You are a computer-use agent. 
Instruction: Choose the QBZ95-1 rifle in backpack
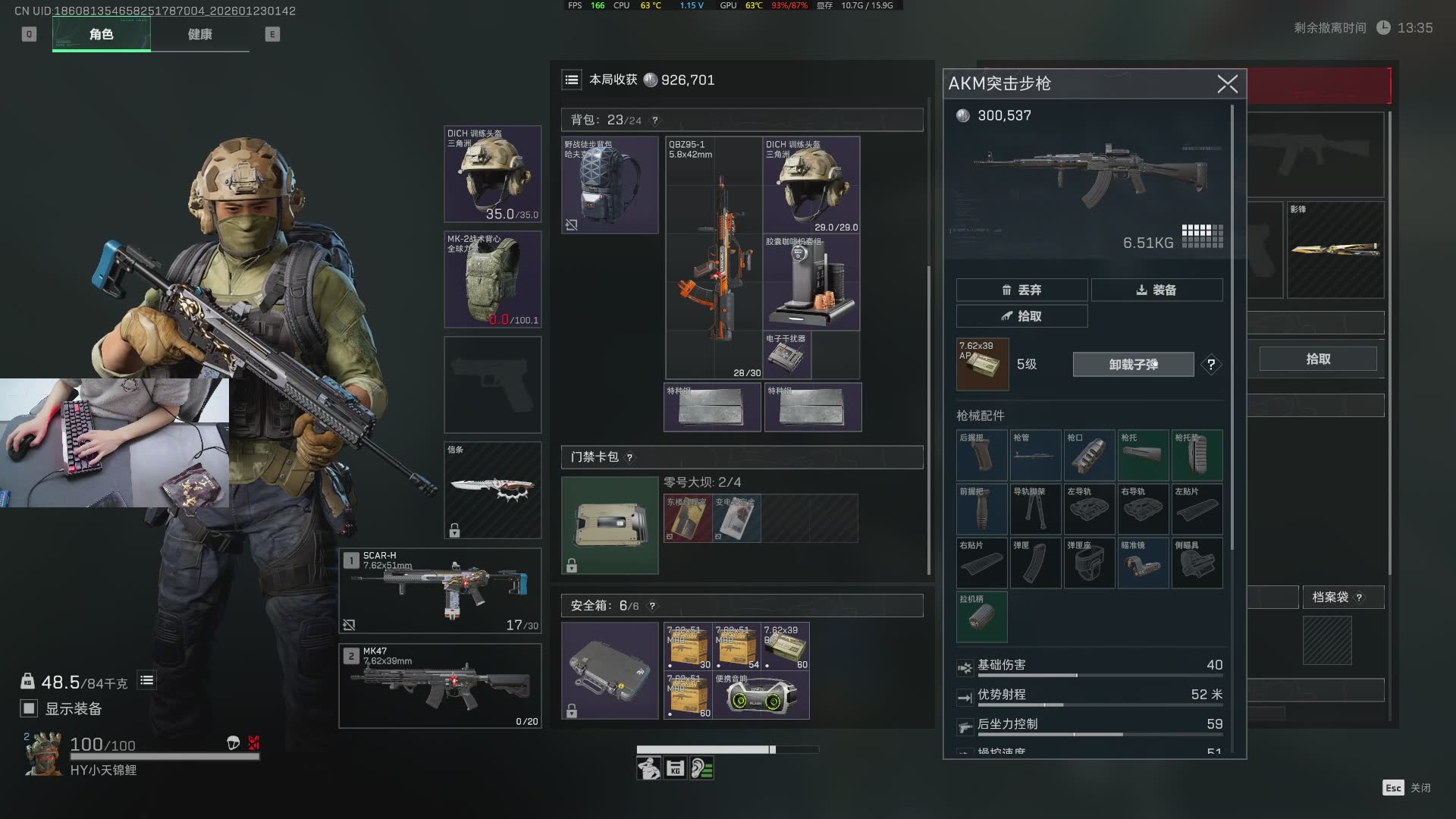point(714,258)
